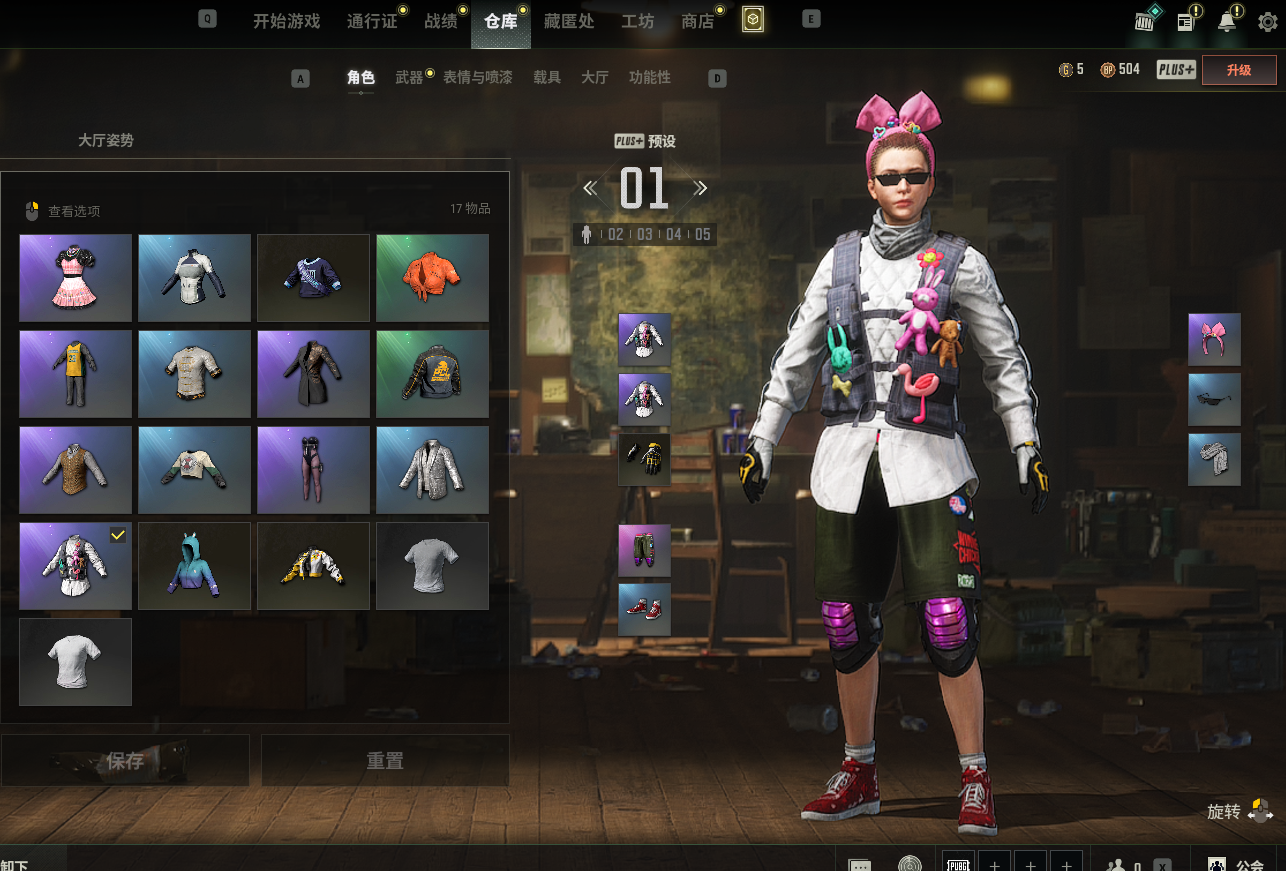Click the 升级 upgrade button
The width and height of the screenshot is (1286, 871).
pos(1238,70)
